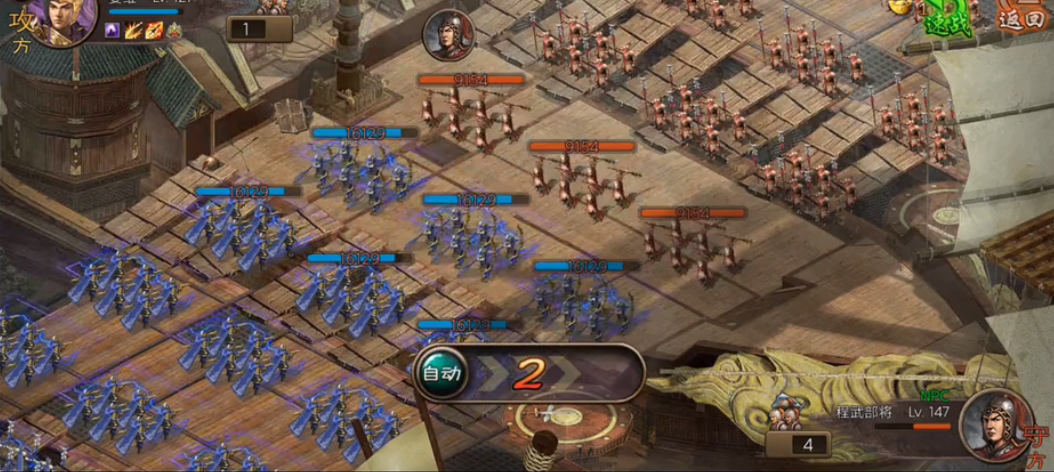Select the orange slash skill icon
The height and width of the screenshot is (472, 1054).
click(132, 31)
